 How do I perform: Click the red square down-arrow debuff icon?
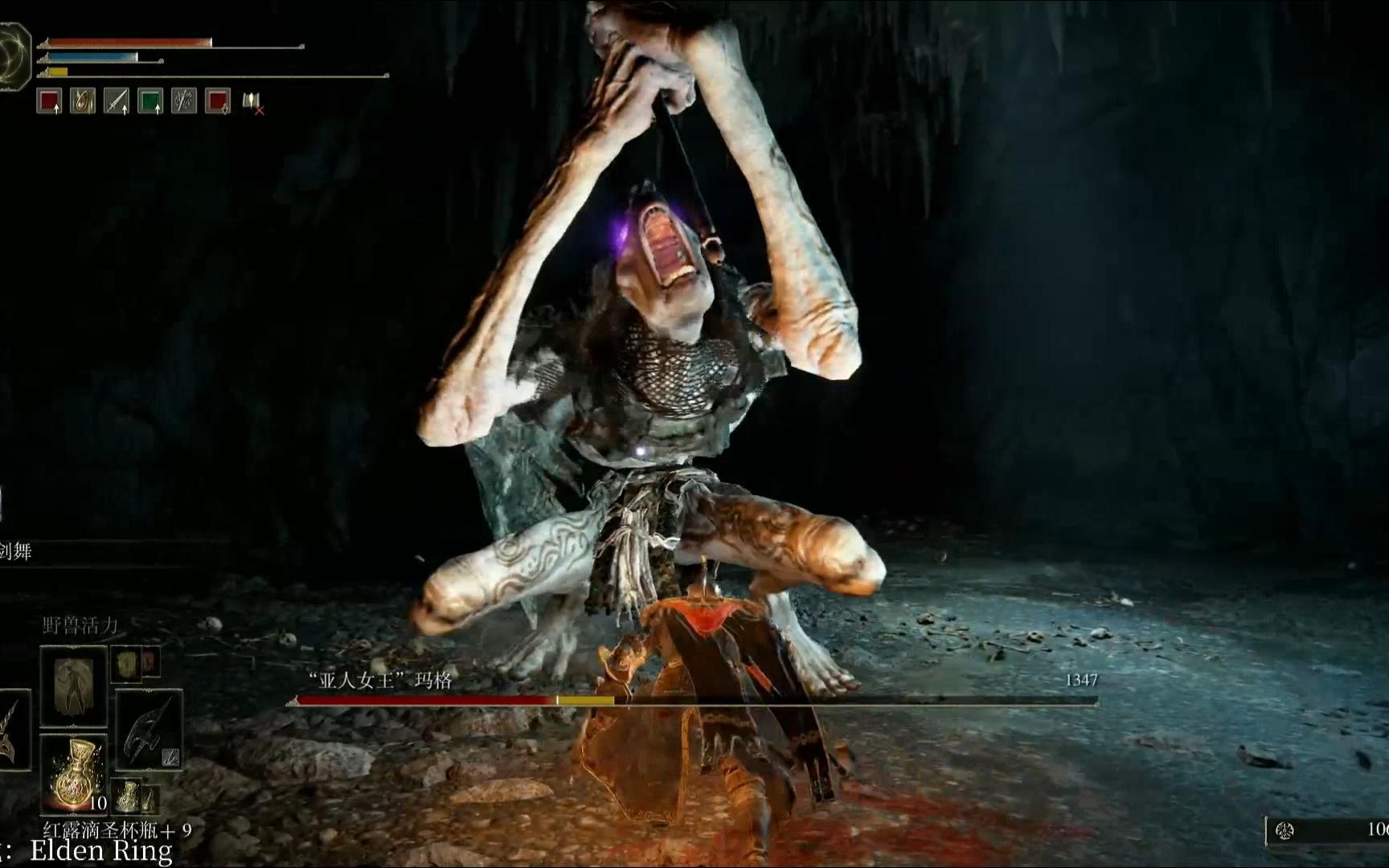click(x=218, y=101)
